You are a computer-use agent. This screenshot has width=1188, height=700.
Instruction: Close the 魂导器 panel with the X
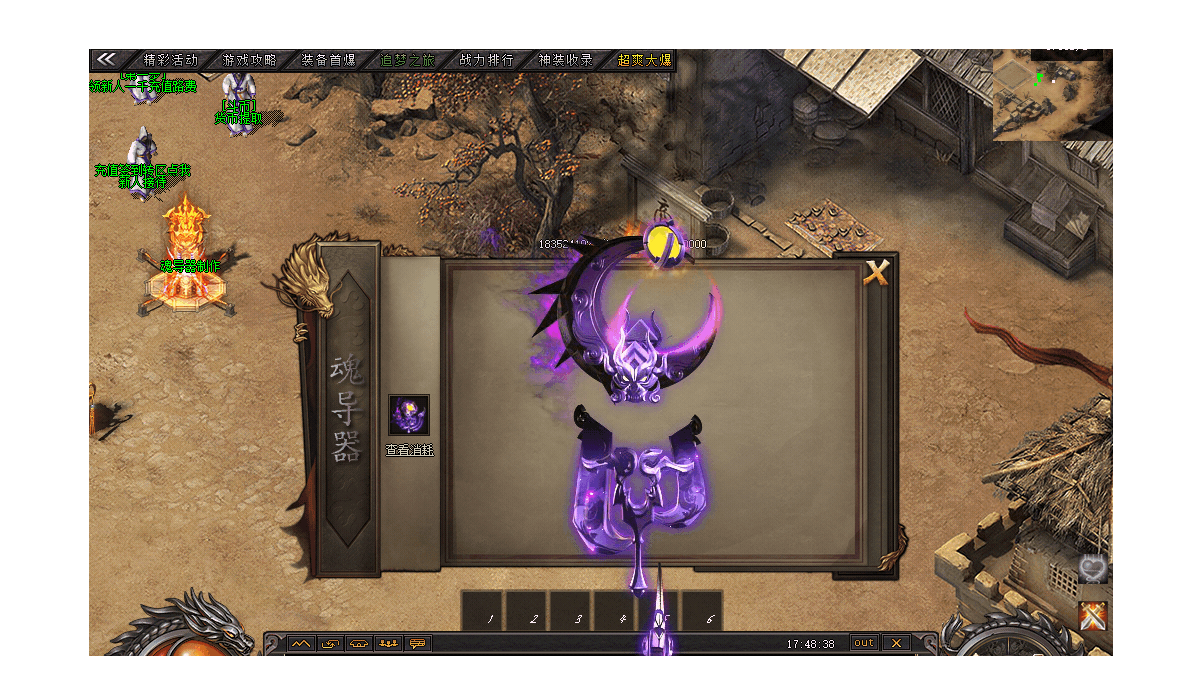[877, 272]
